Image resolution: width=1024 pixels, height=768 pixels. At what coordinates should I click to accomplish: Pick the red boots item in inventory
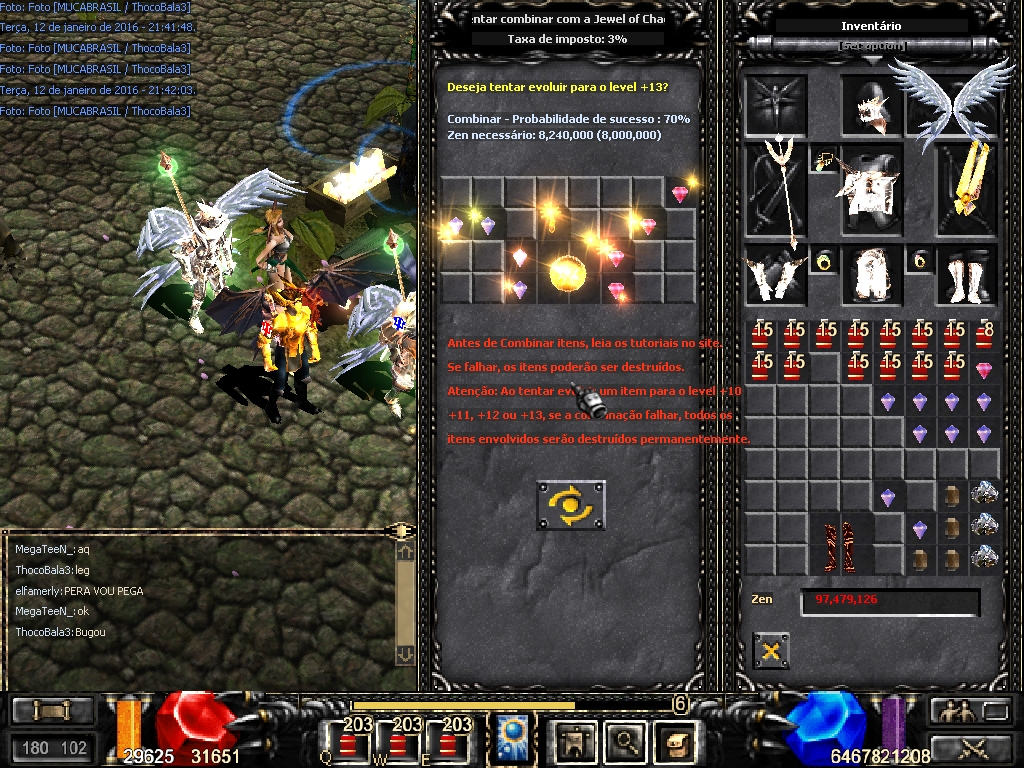pyautogui.click(x=839, y=546)
